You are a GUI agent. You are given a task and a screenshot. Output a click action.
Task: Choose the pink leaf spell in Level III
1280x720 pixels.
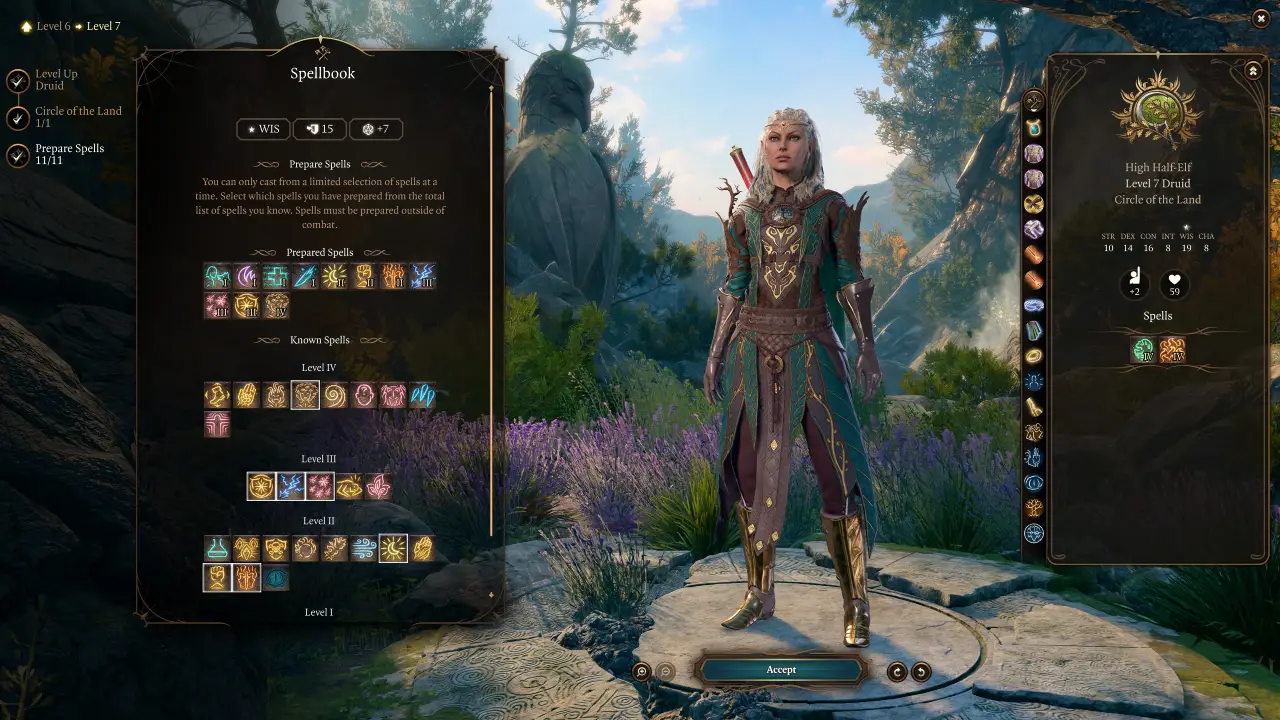click(x=378, y=486)
